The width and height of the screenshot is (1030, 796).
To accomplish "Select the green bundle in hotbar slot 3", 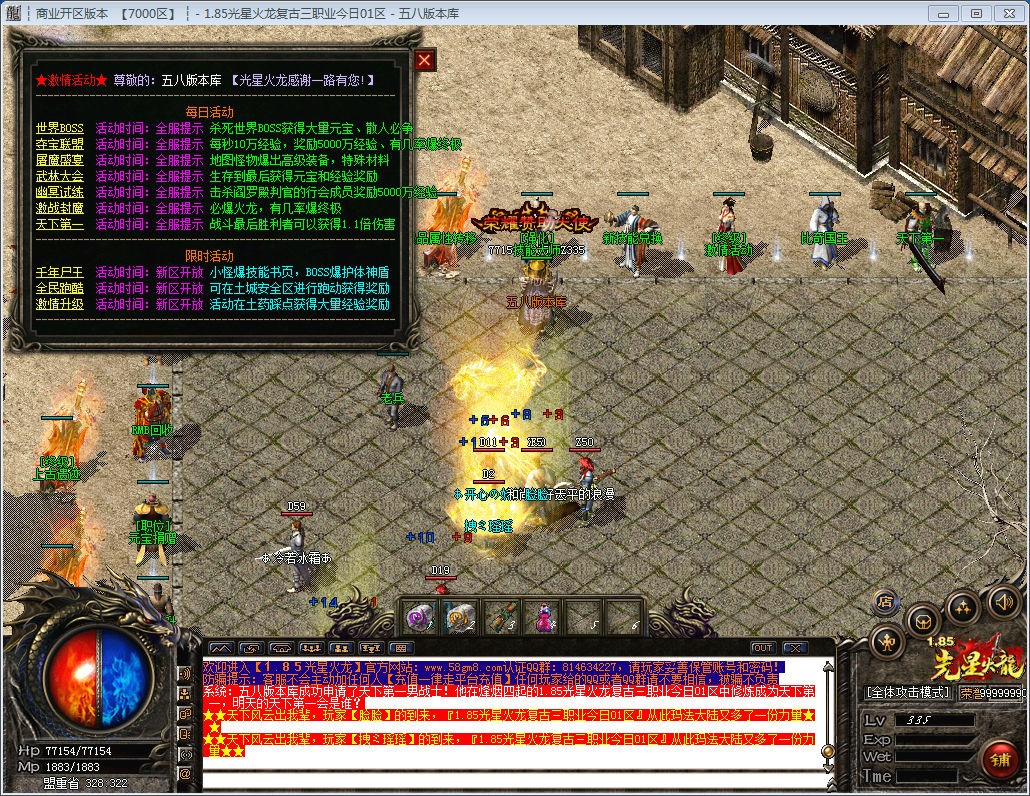I will coord(501,617).
